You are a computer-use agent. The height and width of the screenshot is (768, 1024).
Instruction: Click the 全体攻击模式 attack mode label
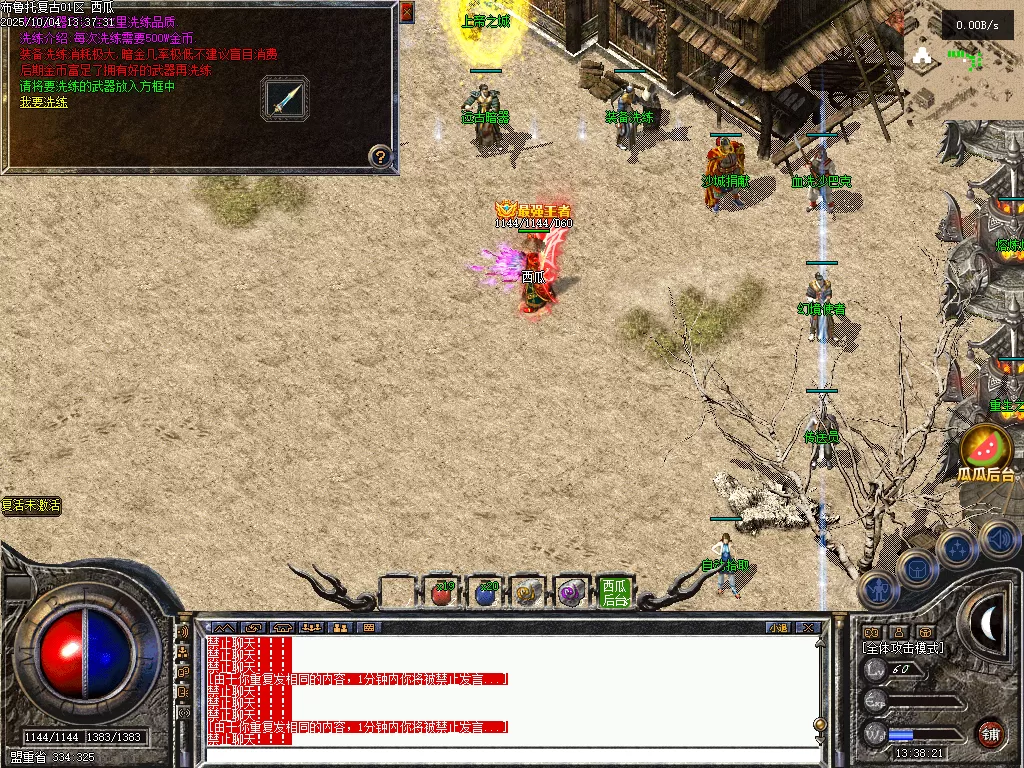click(x=903, y=648)
